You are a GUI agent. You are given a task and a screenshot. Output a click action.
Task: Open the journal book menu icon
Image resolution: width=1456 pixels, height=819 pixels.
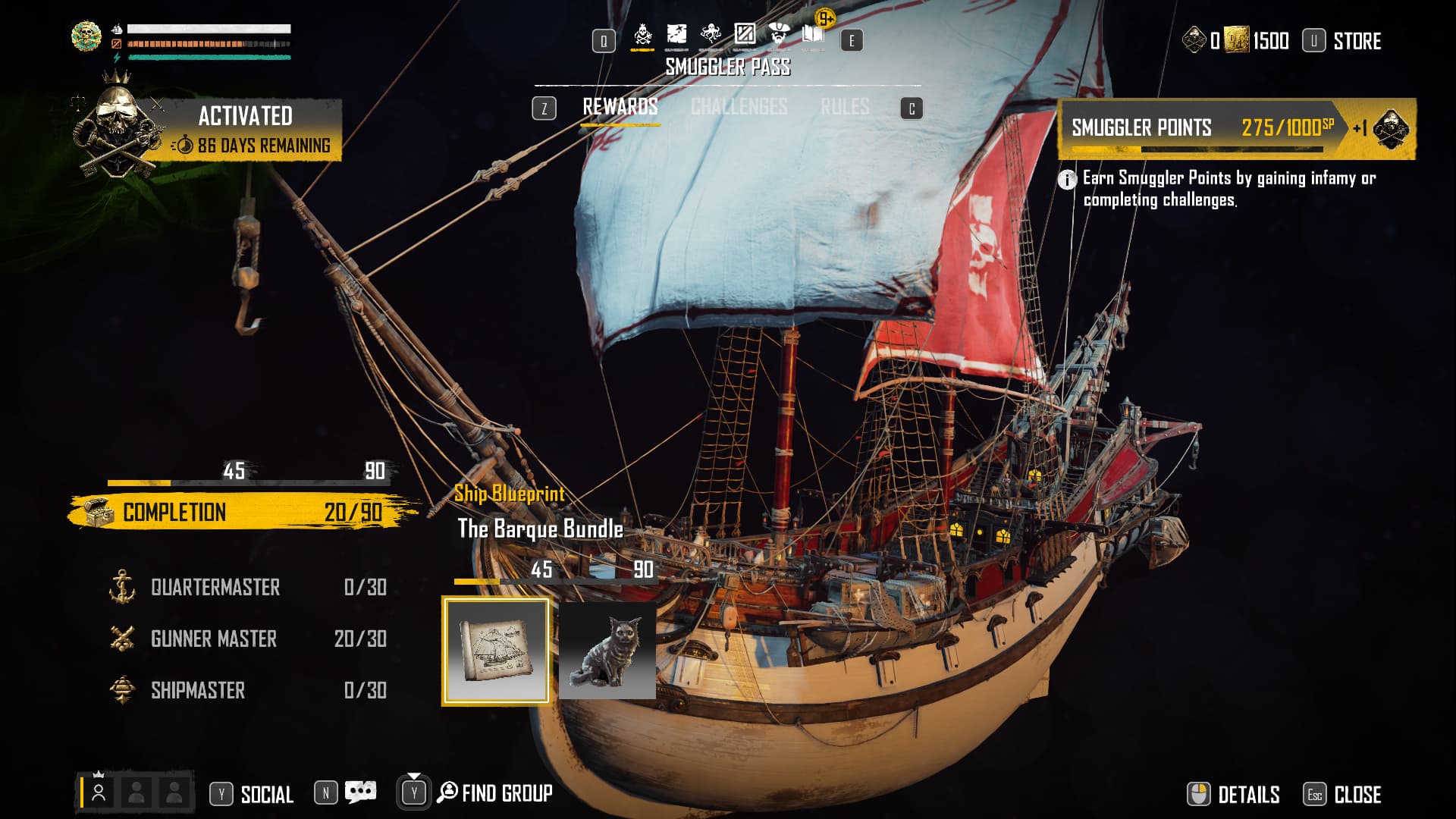(x=813, y=34)
